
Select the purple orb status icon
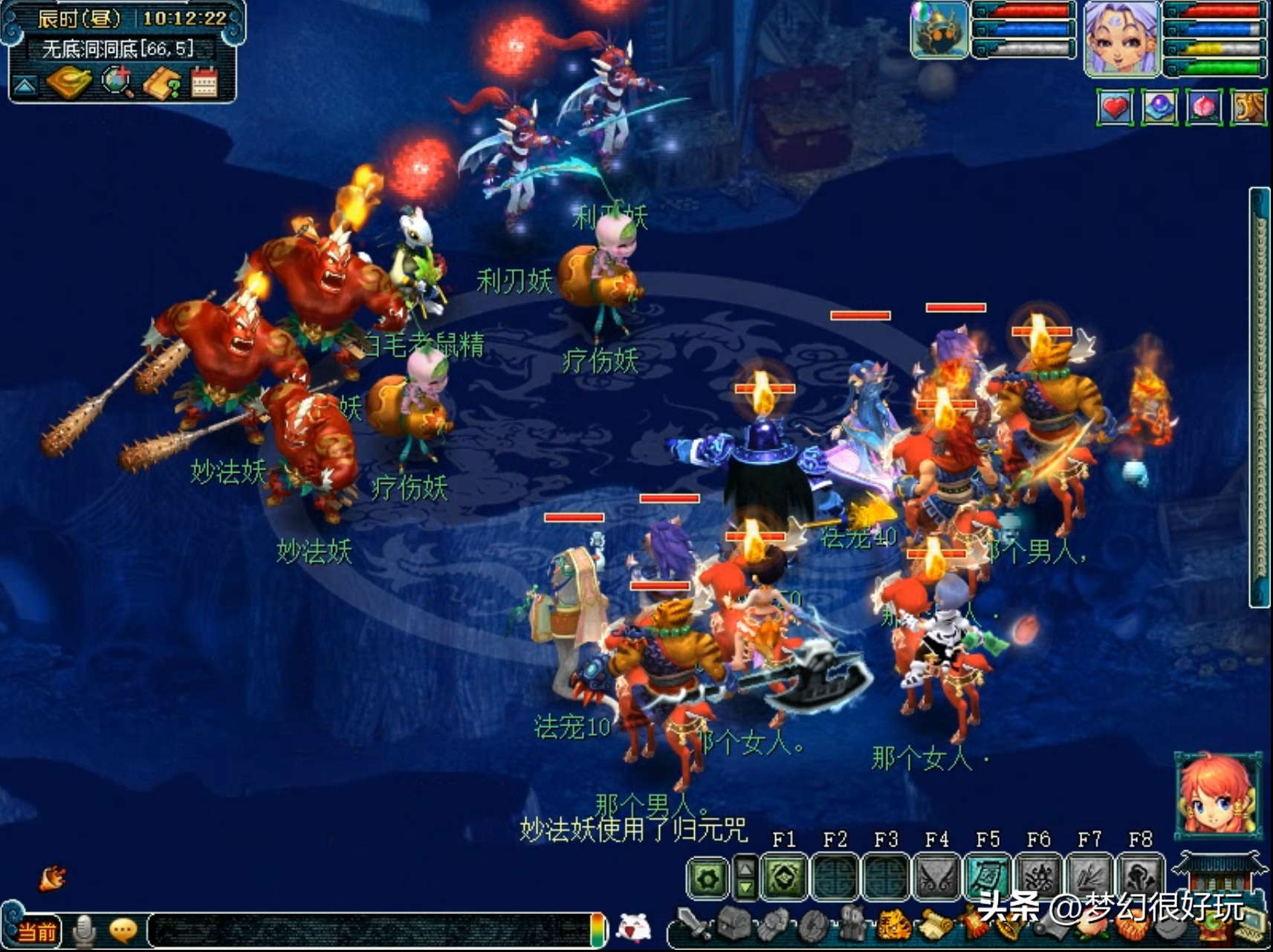click(x=1159, y=108)
